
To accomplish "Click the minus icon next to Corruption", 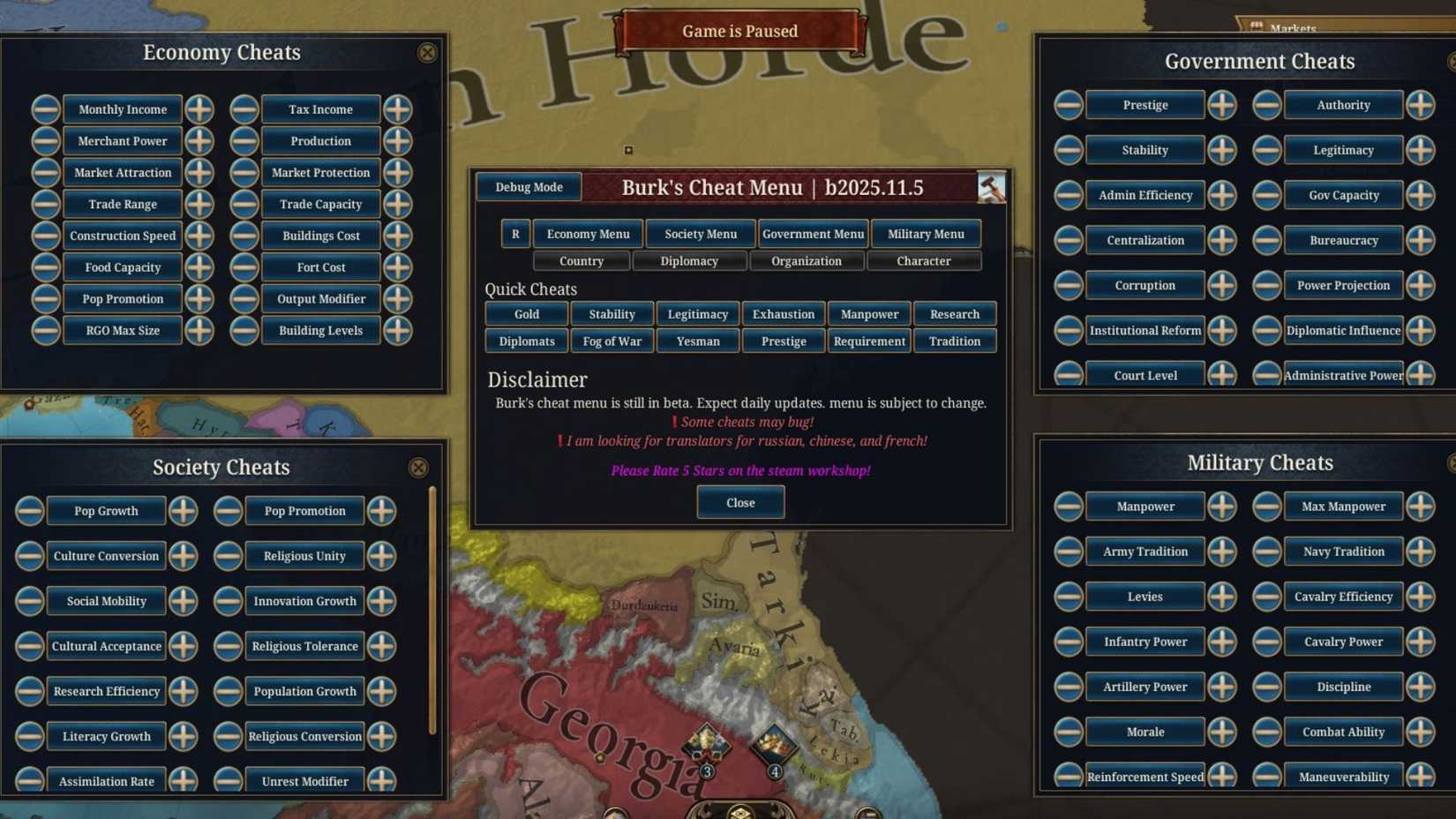I will pyautogui.click(x=1069, y=285).
